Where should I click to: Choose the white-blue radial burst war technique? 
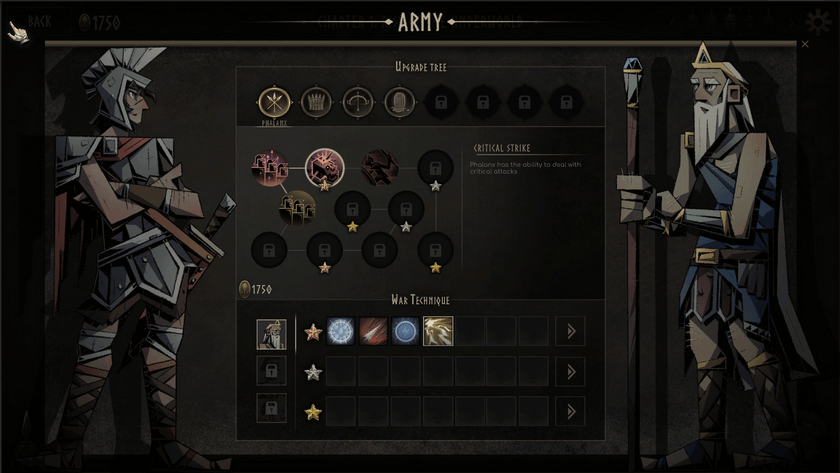coord(342,331)
